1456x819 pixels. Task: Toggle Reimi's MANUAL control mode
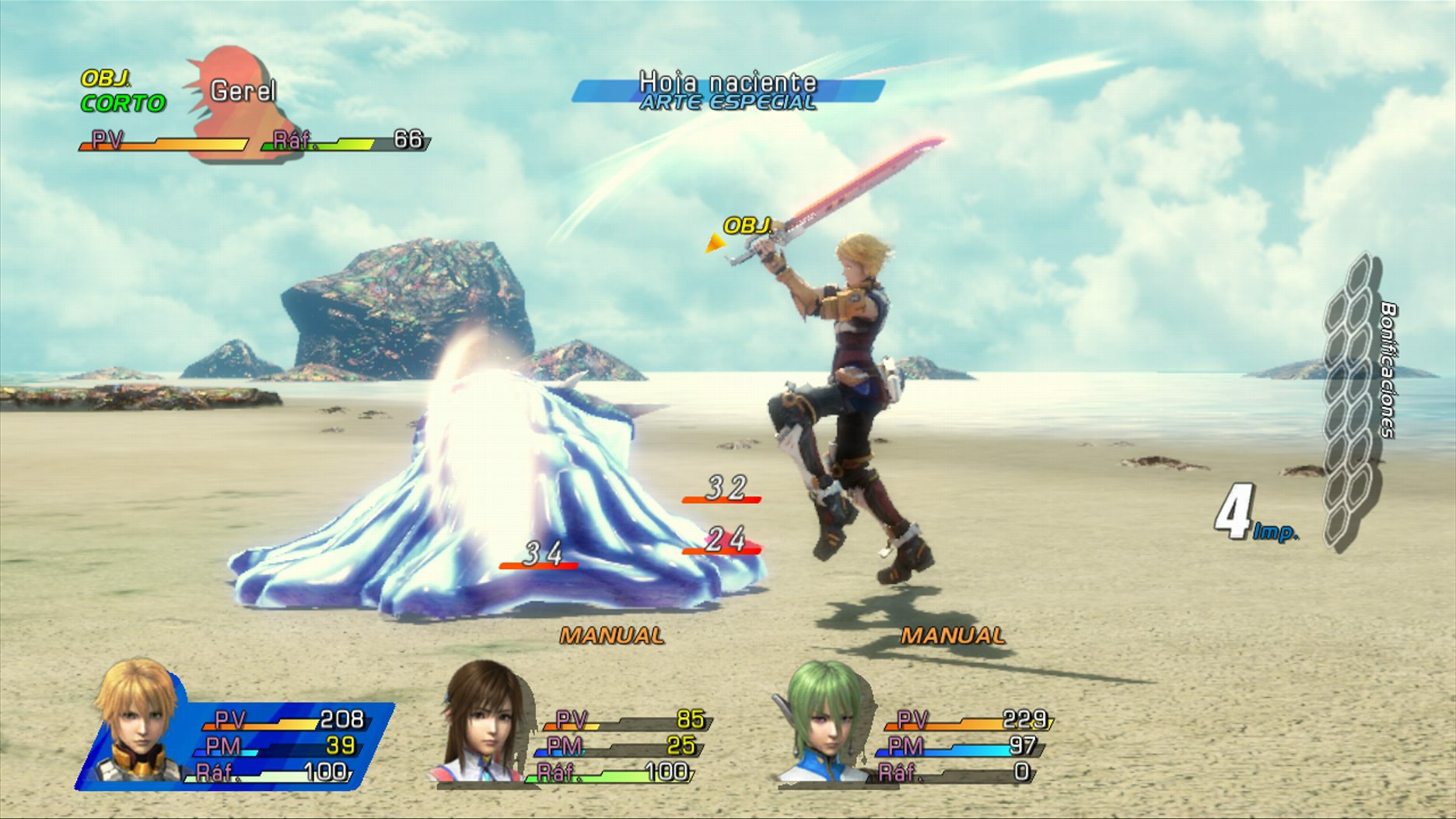pyautogui.click(x=611, y=635)
